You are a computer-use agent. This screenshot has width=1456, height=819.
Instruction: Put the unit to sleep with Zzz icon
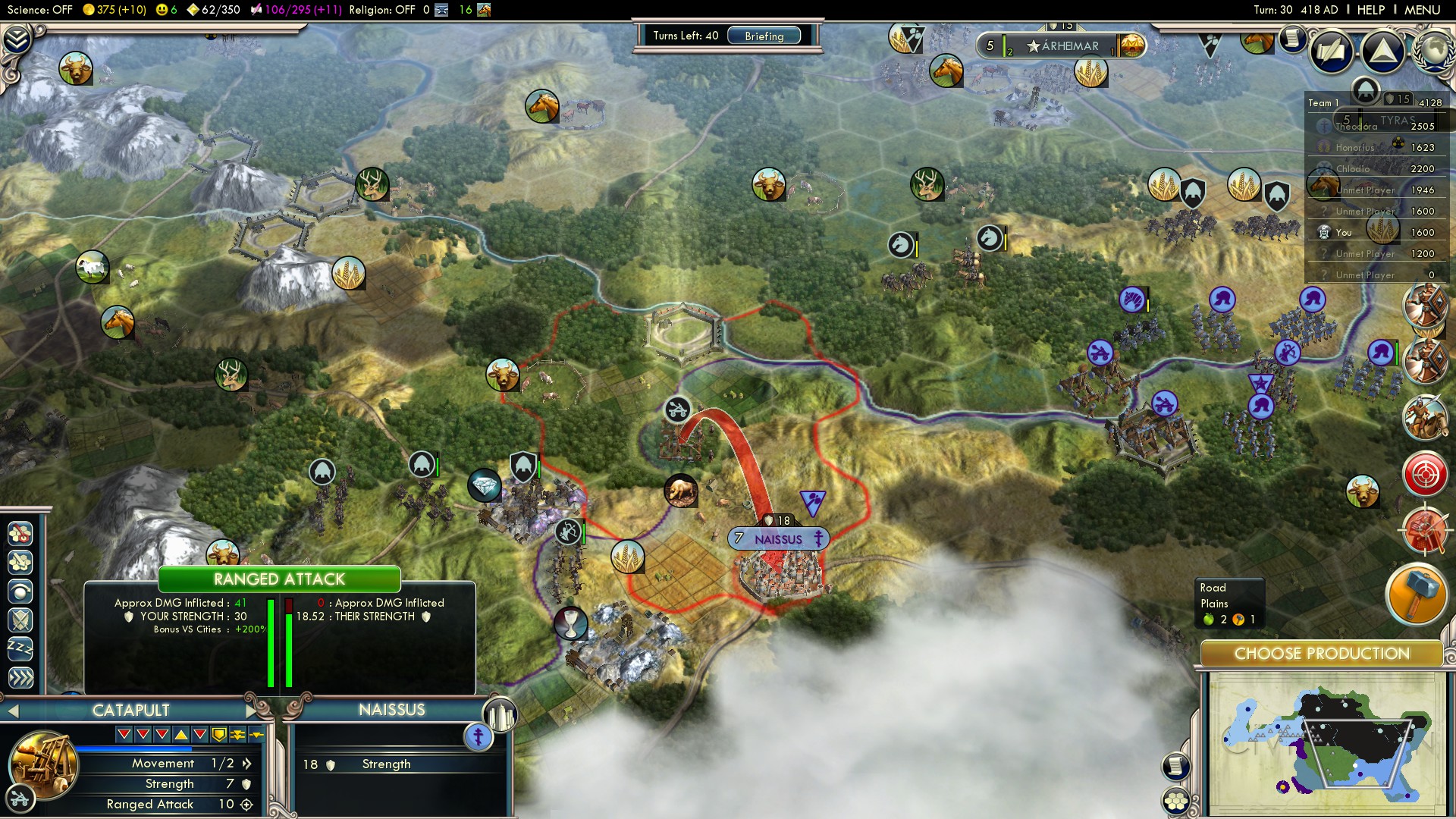click(x=20, y=646)
